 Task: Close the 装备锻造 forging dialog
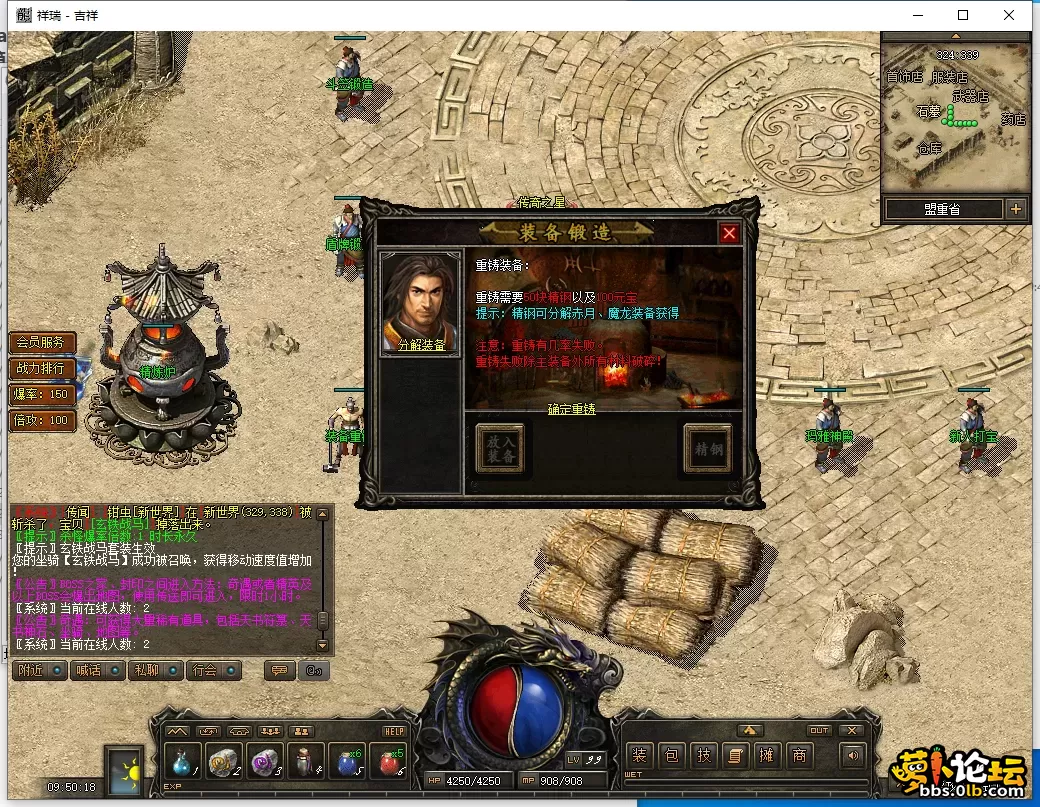click(730, 233)
